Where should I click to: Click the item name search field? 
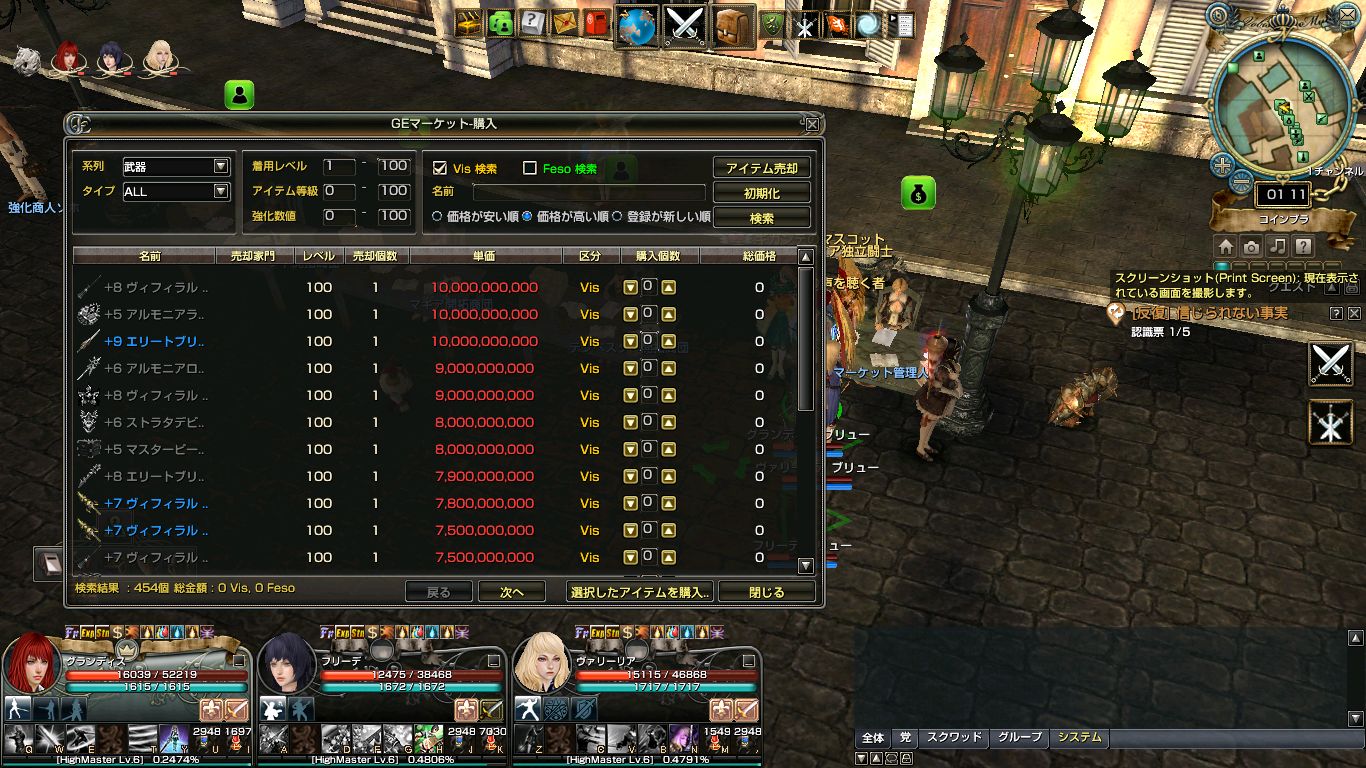click(x=588, y=192)
